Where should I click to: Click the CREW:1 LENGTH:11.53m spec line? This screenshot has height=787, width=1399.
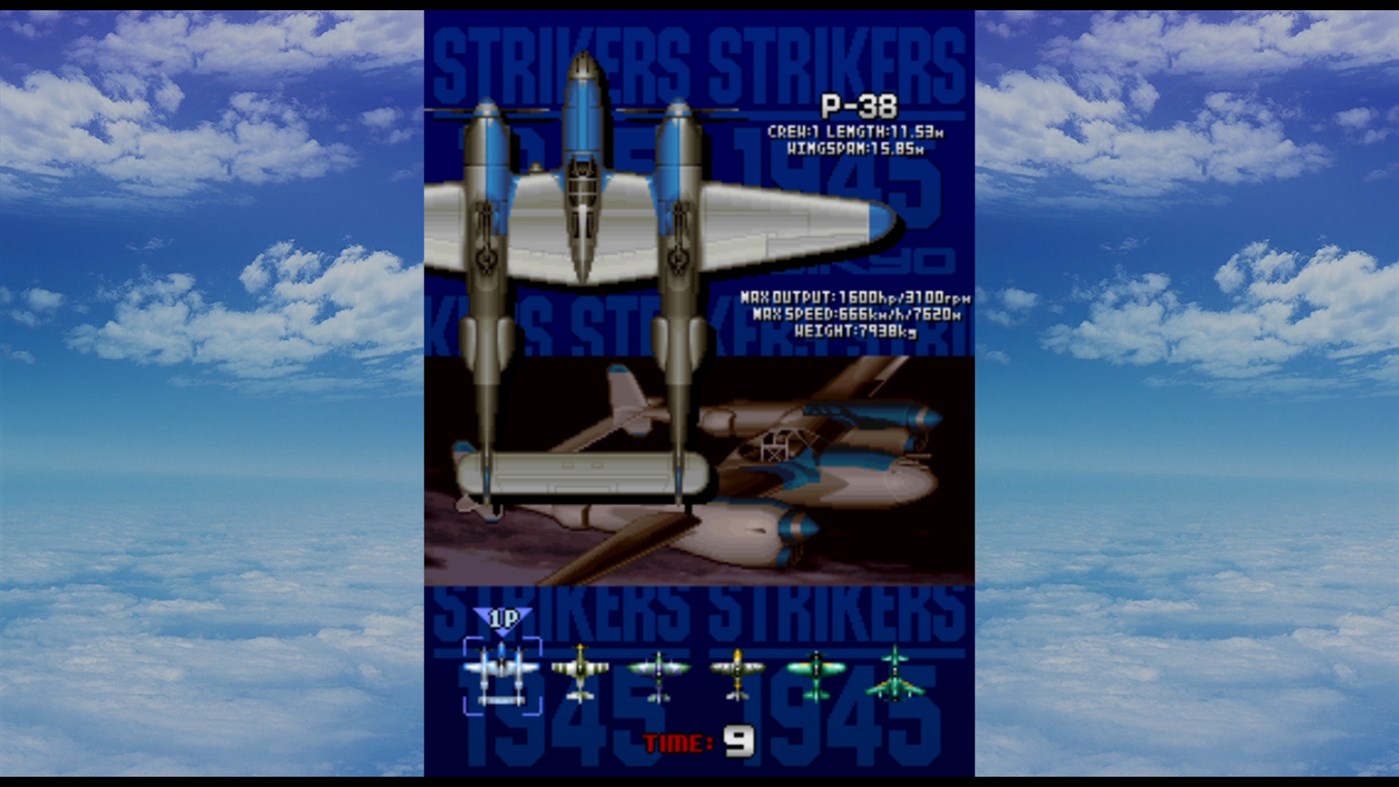[857, 128]
